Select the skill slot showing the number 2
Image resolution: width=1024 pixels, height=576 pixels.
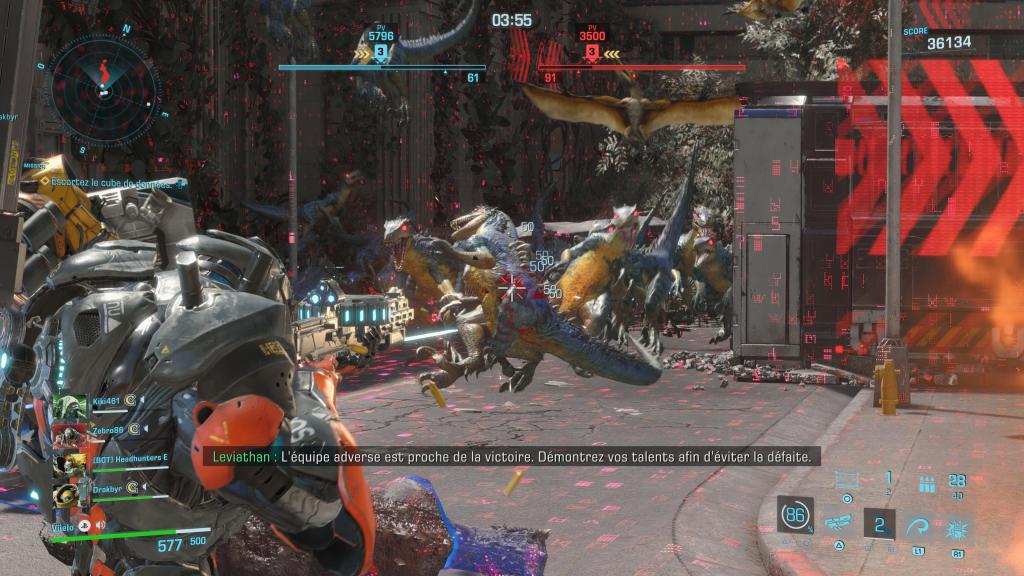click(x=880, y=523)
